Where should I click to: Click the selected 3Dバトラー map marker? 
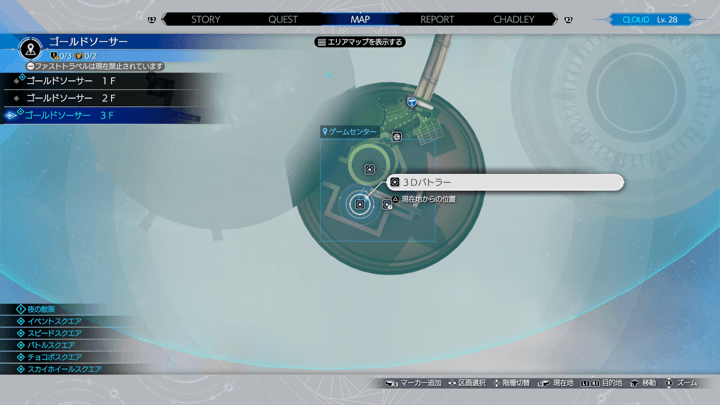360,204
